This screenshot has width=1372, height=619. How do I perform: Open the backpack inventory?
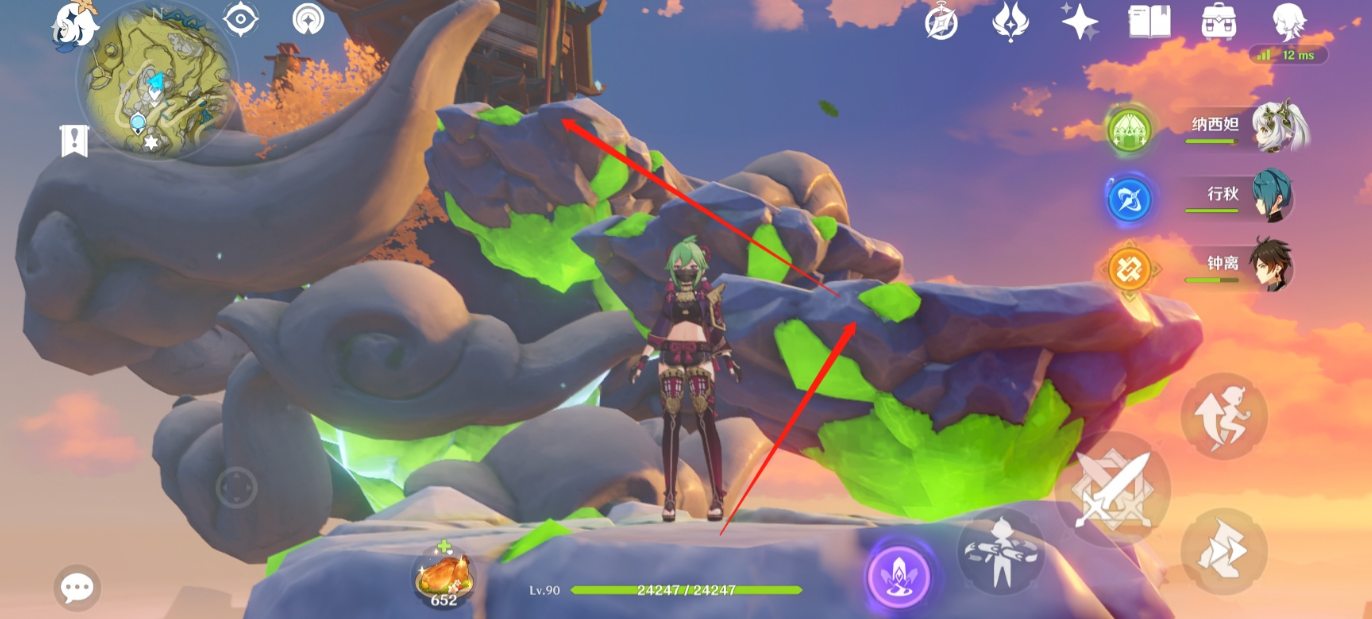tap(1219, 21)
